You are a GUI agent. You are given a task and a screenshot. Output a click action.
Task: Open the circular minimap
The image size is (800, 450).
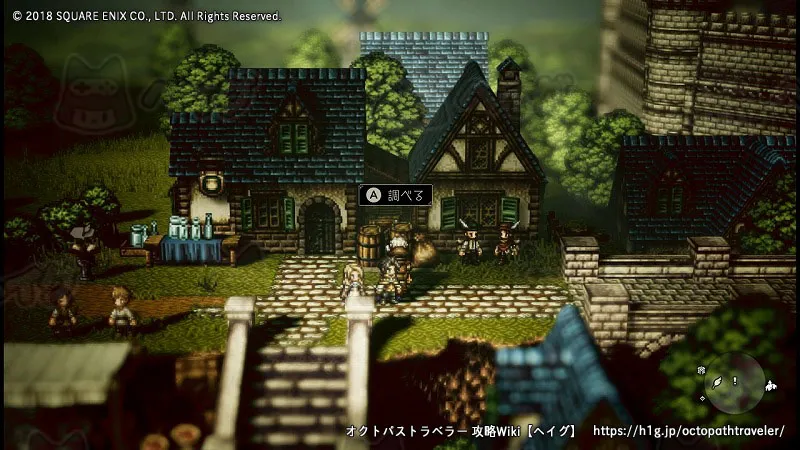click(734, 383)
